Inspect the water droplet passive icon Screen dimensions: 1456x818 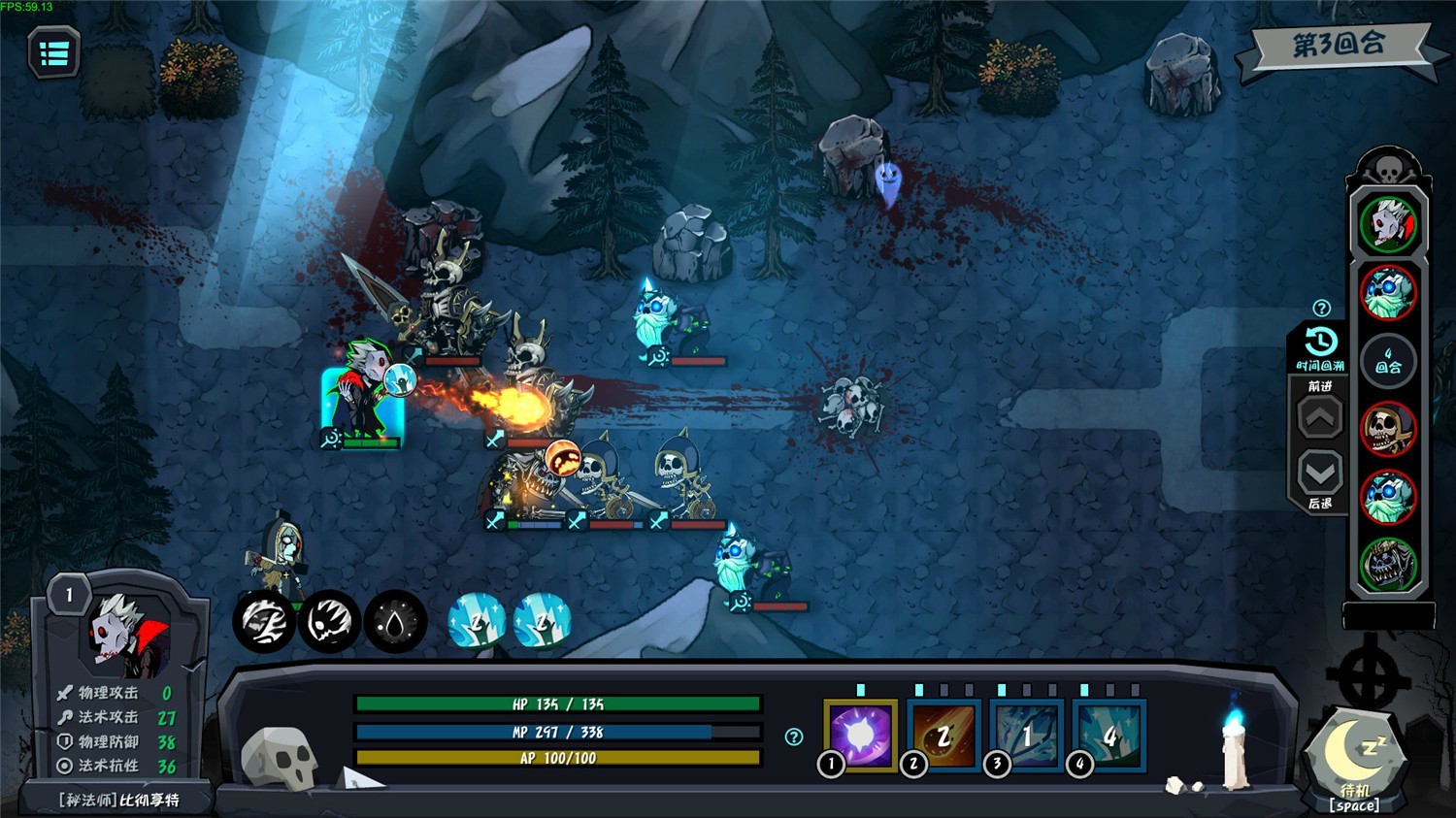395,621
